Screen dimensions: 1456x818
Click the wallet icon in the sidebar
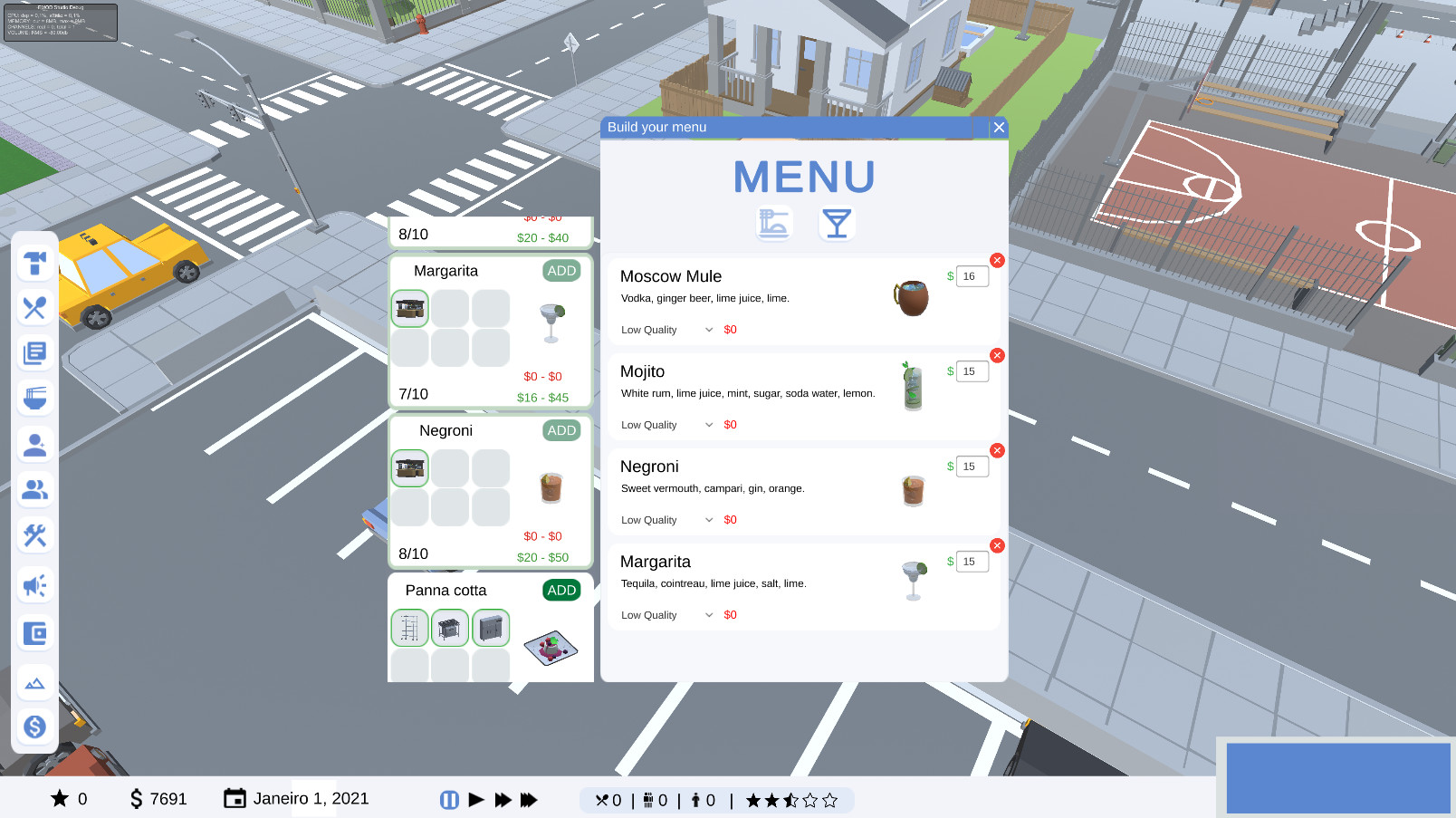[34, 634]
